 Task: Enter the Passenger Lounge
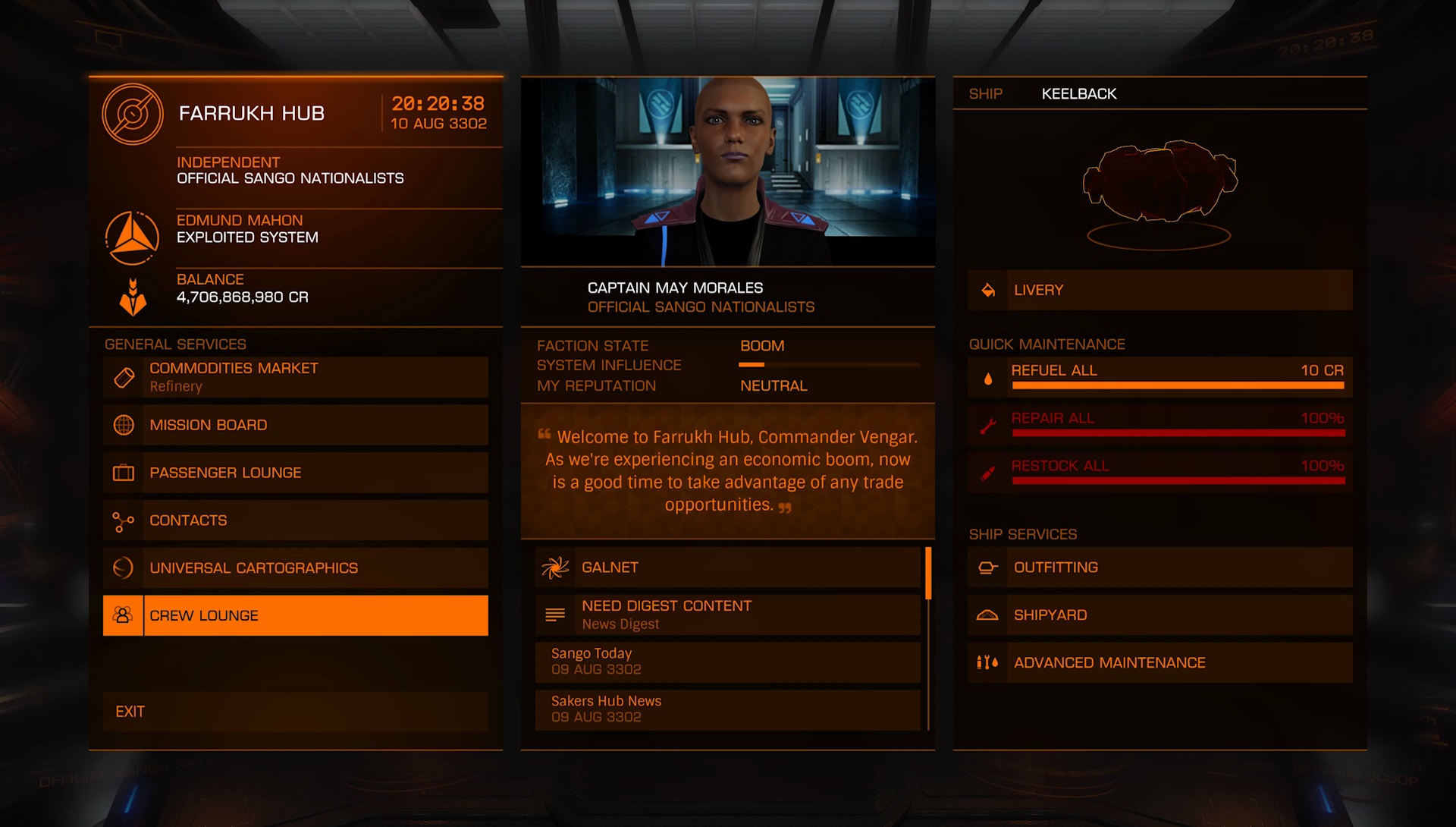point(296,473)
